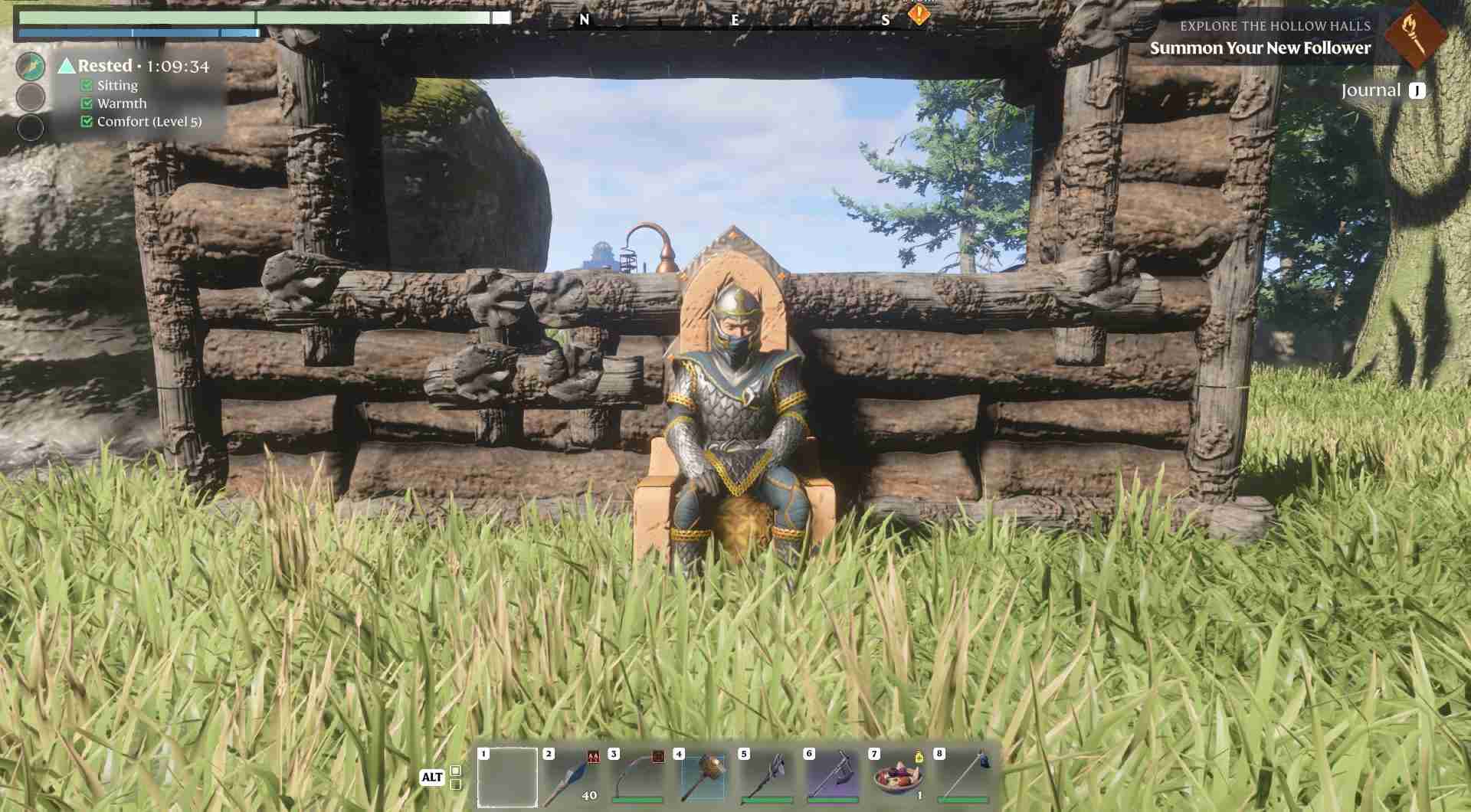
Task: Open the ALT hotbar layer indicator
Action: 434,776
